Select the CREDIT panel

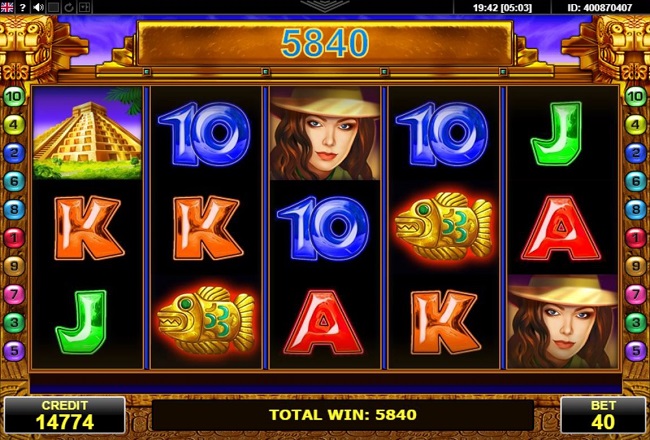[63, 414]
